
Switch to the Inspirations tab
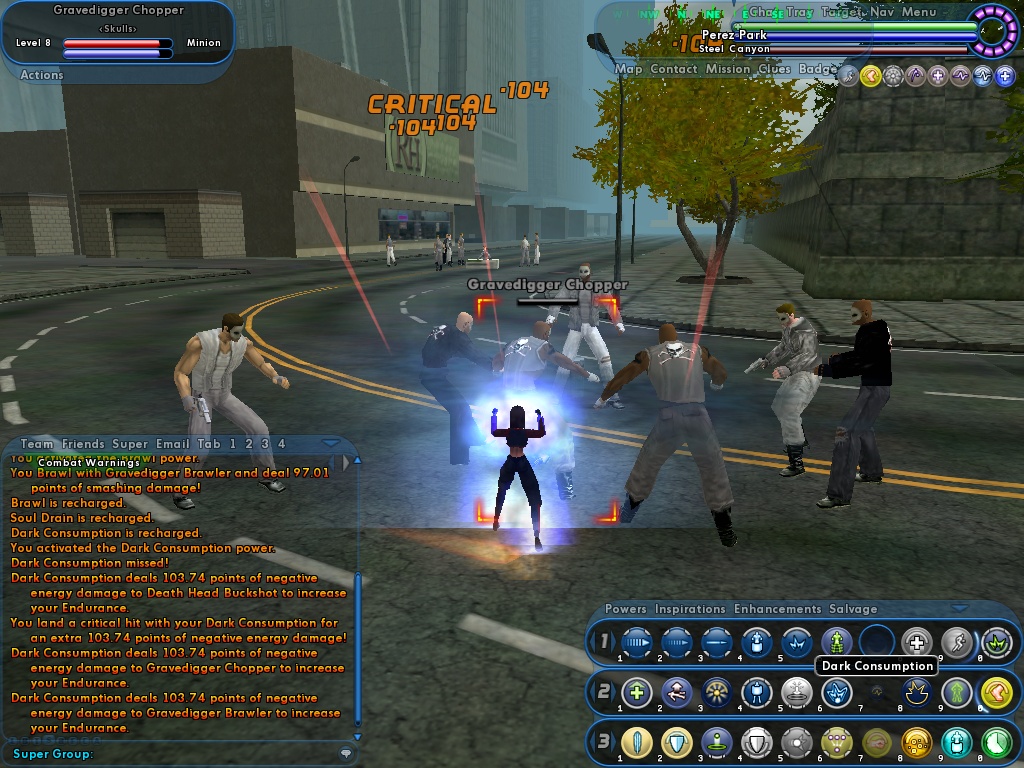690,609
